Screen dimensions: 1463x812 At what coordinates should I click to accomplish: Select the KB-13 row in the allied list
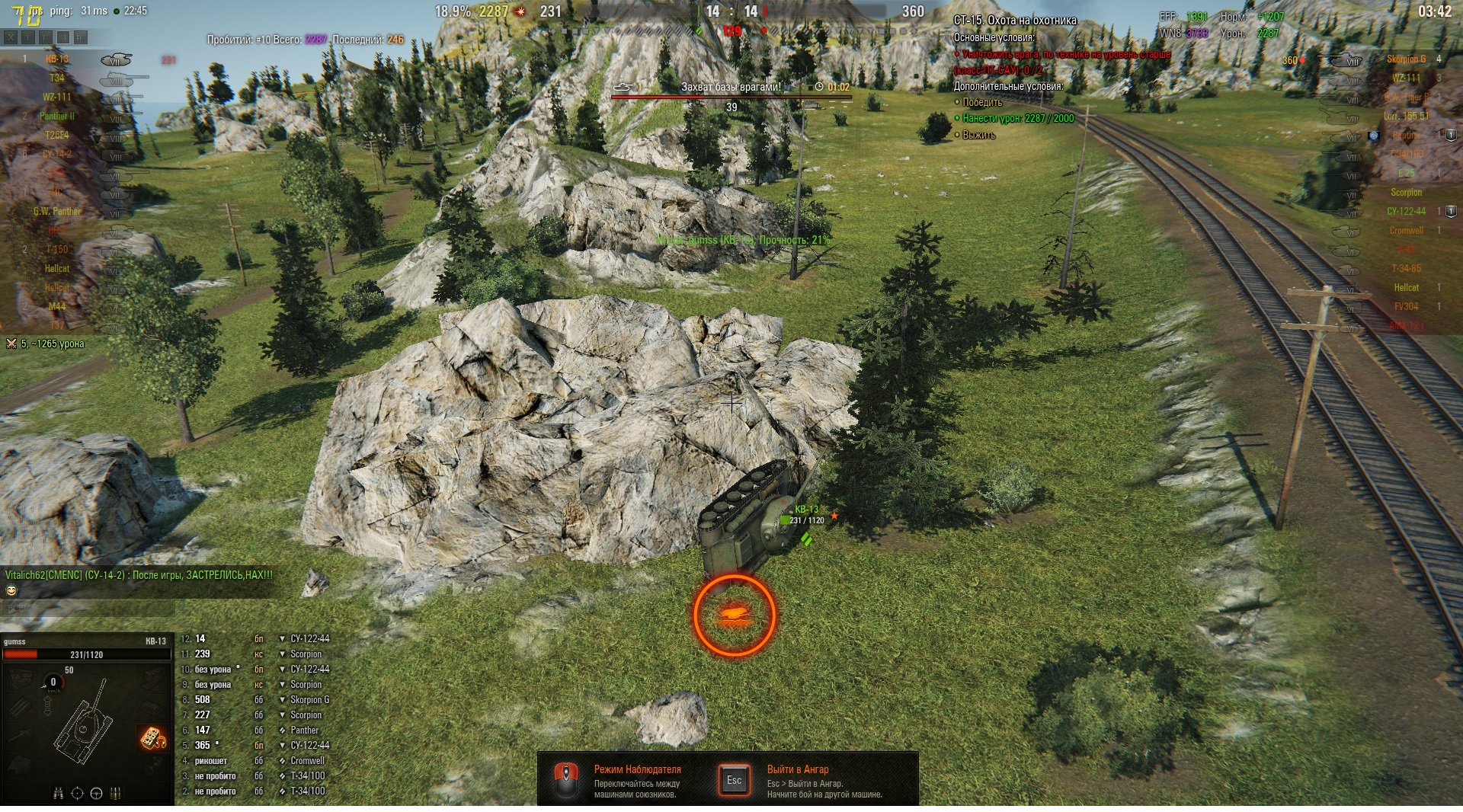(x=57, y=59)
